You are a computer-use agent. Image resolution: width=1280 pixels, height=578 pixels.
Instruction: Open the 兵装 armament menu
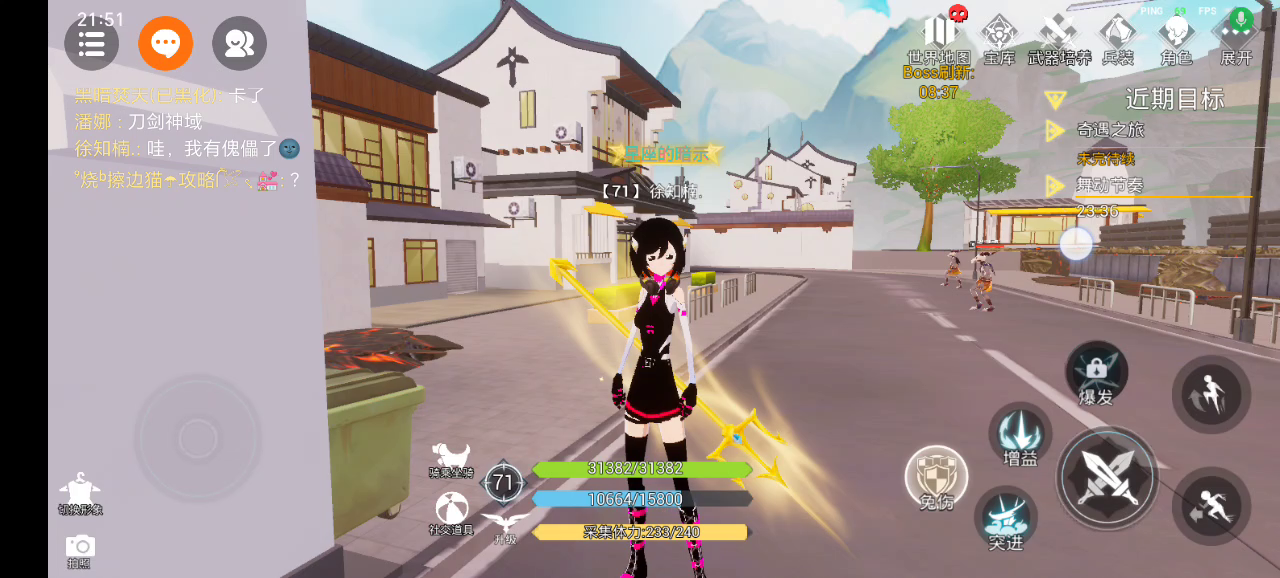(1118, 38)
